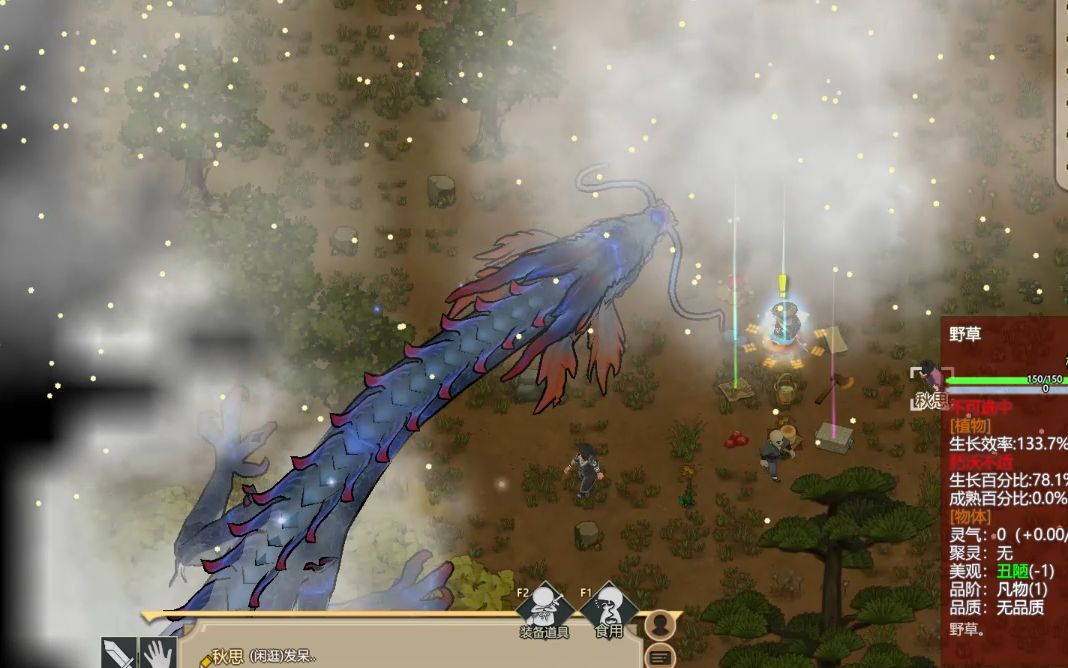
Task: Open the character portrait round button
Action: [660, 624]
